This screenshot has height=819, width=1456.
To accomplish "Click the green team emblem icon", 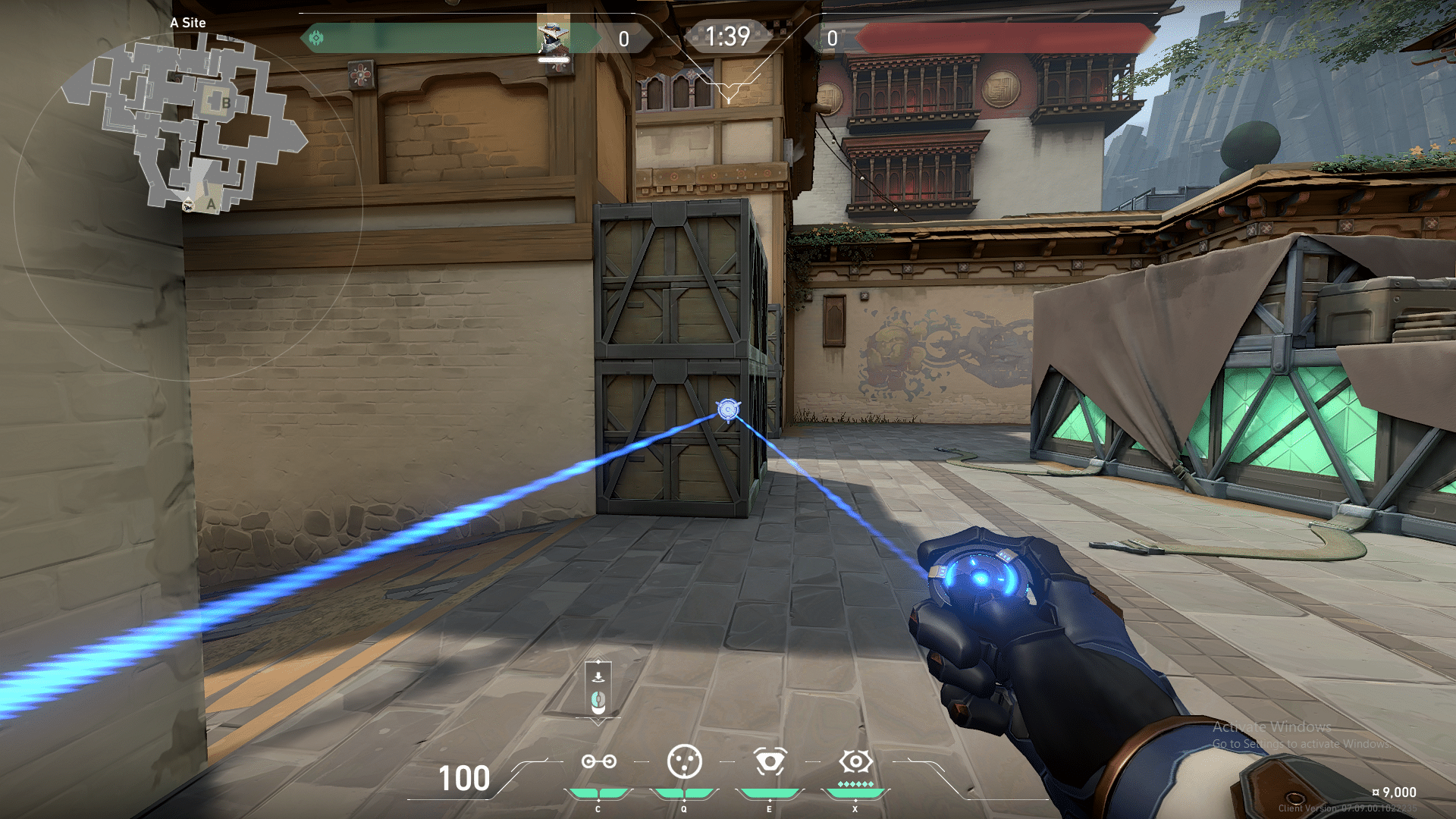I will coord(316,38).
